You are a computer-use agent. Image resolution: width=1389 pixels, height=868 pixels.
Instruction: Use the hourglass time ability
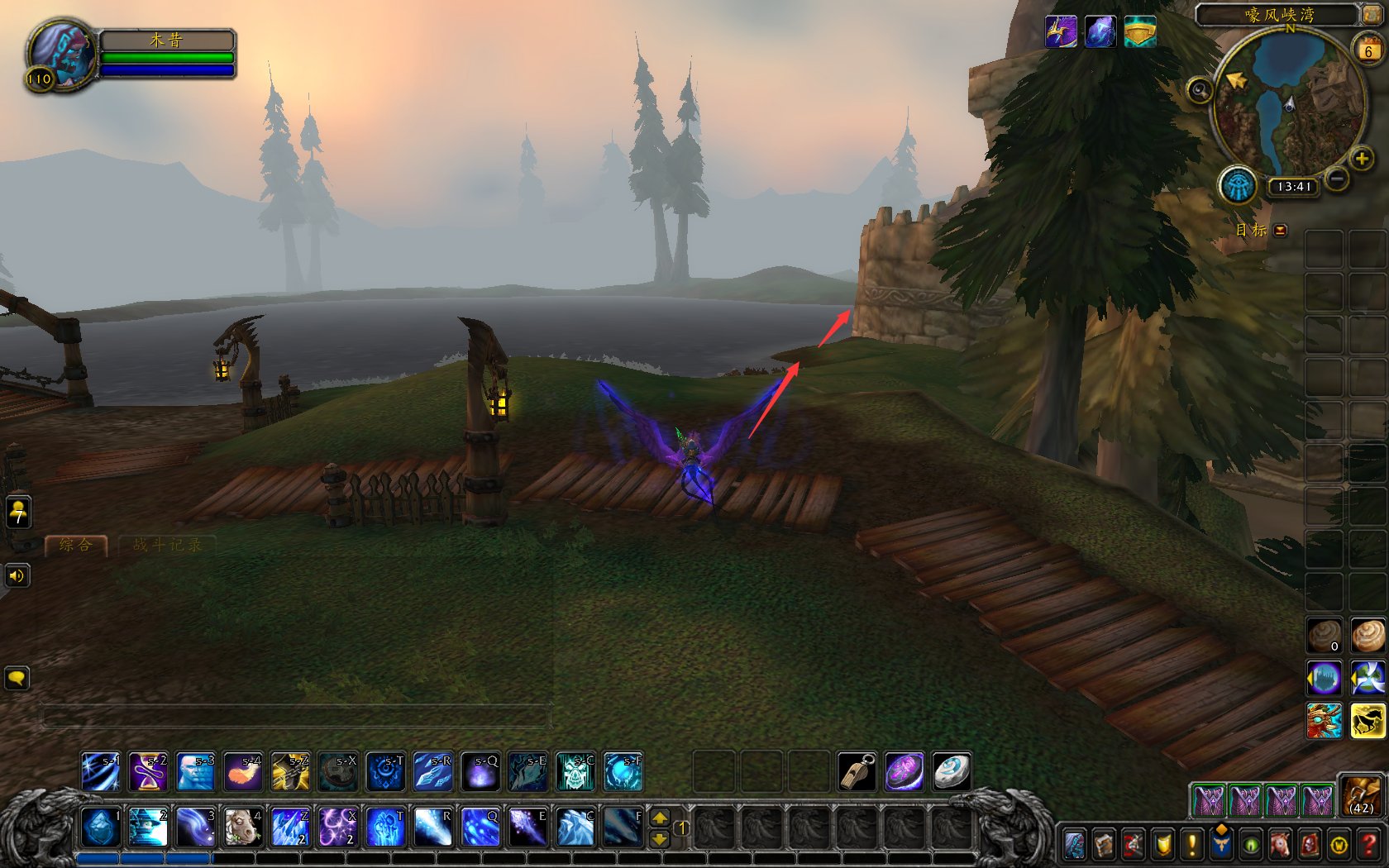(x=148, y=772)
